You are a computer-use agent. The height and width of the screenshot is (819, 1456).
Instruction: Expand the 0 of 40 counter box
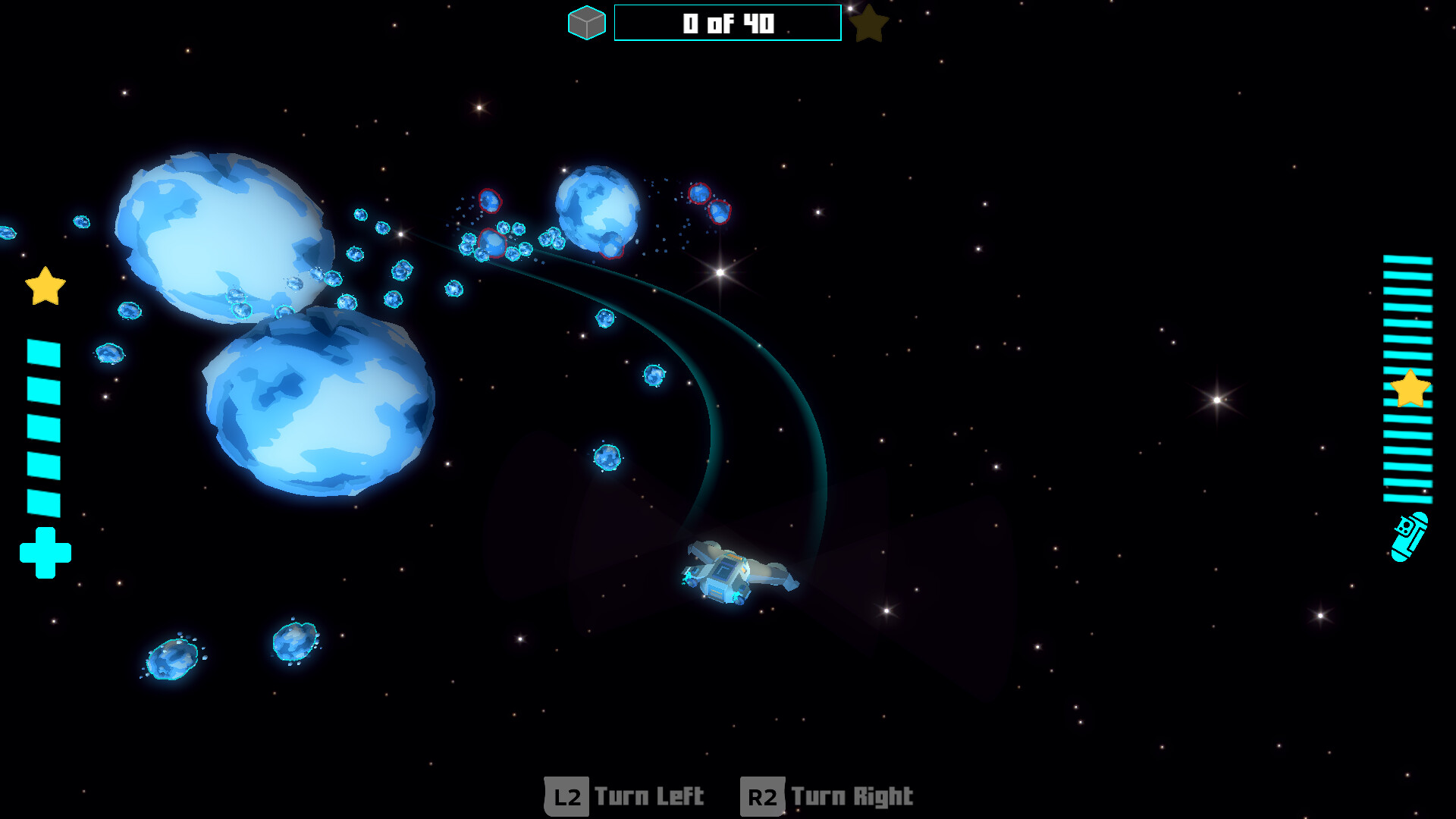(727, 23)
